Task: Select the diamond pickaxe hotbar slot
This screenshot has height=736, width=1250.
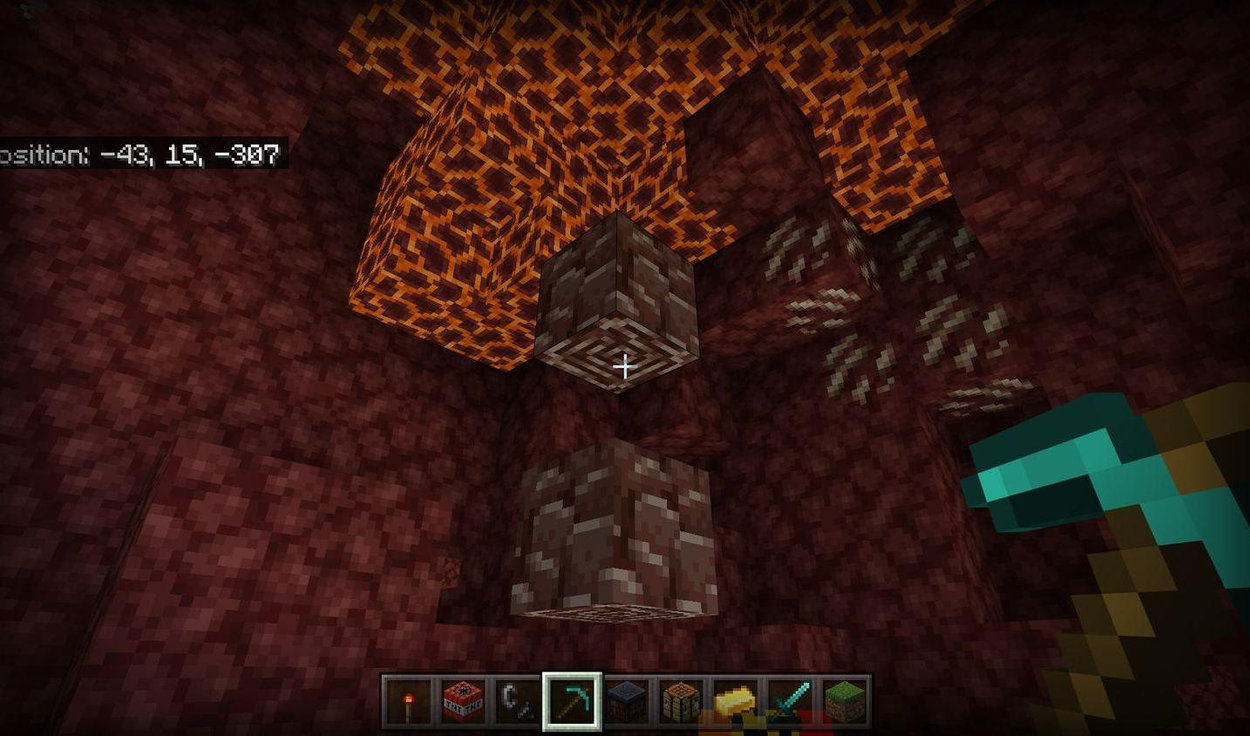Action: point(572,701)
